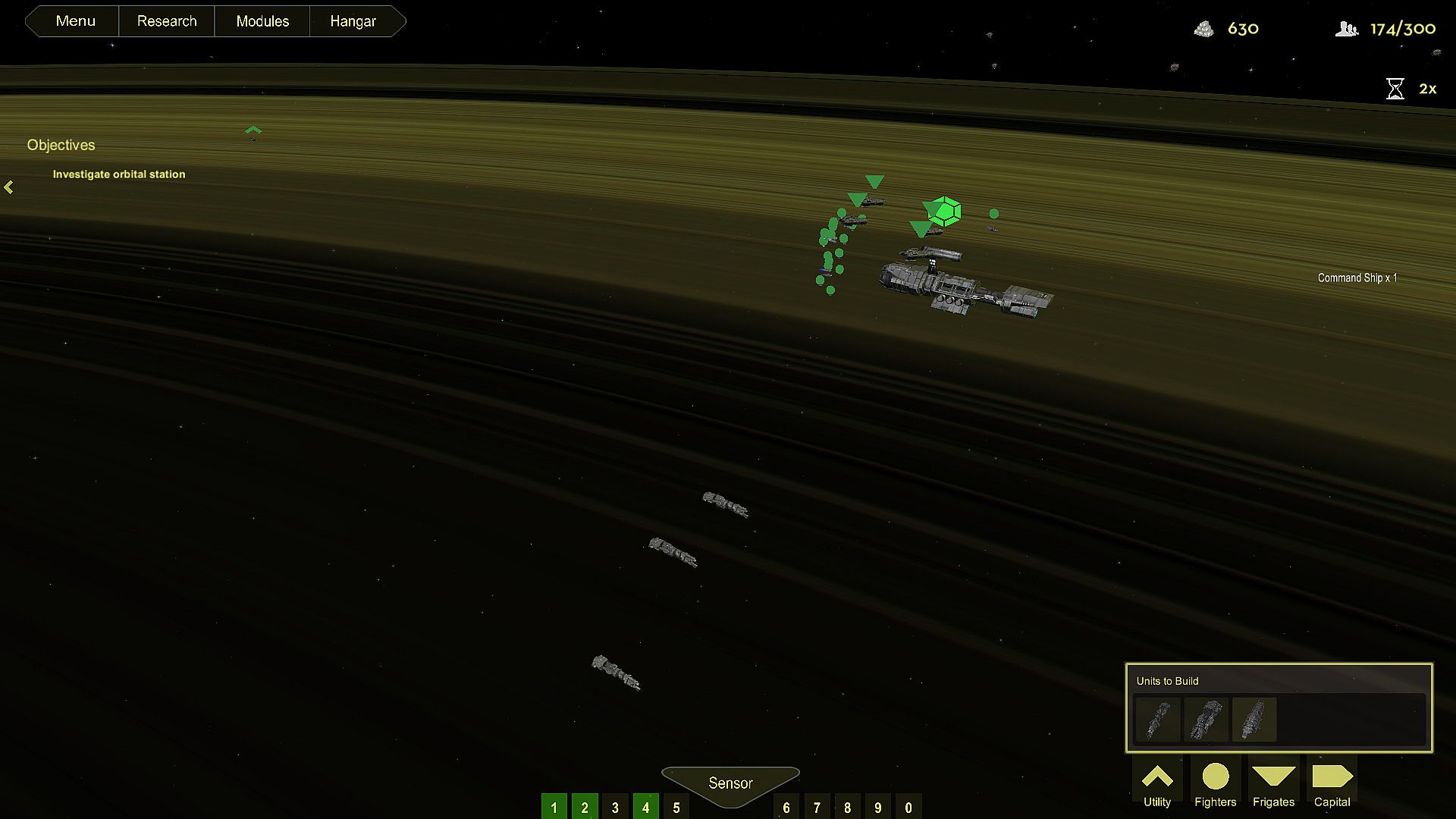Select control group 3
Viewport: 1456px width, 819px height.
(615, 807)
